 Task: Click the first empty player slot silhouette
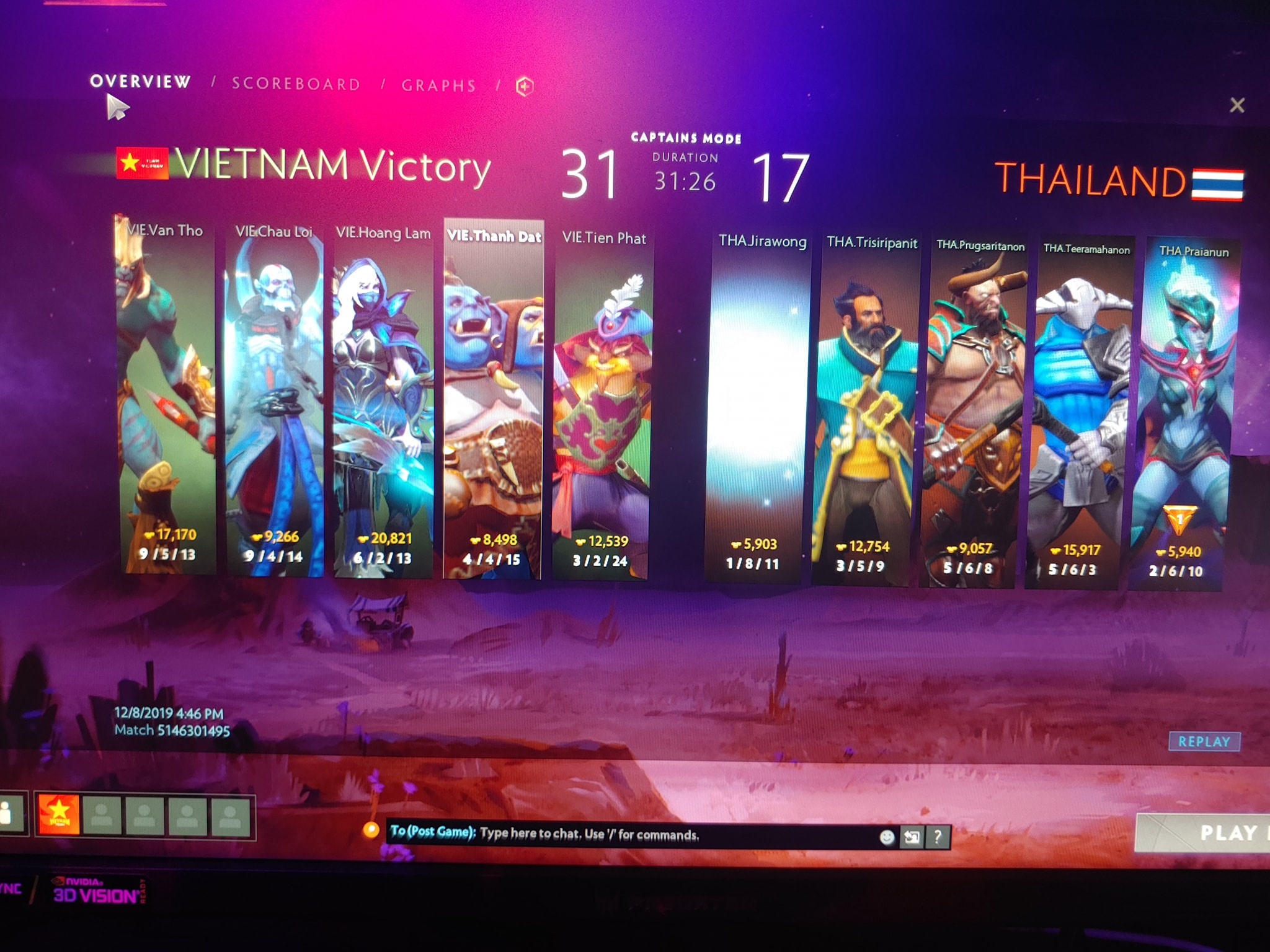[x=102, y=815]
